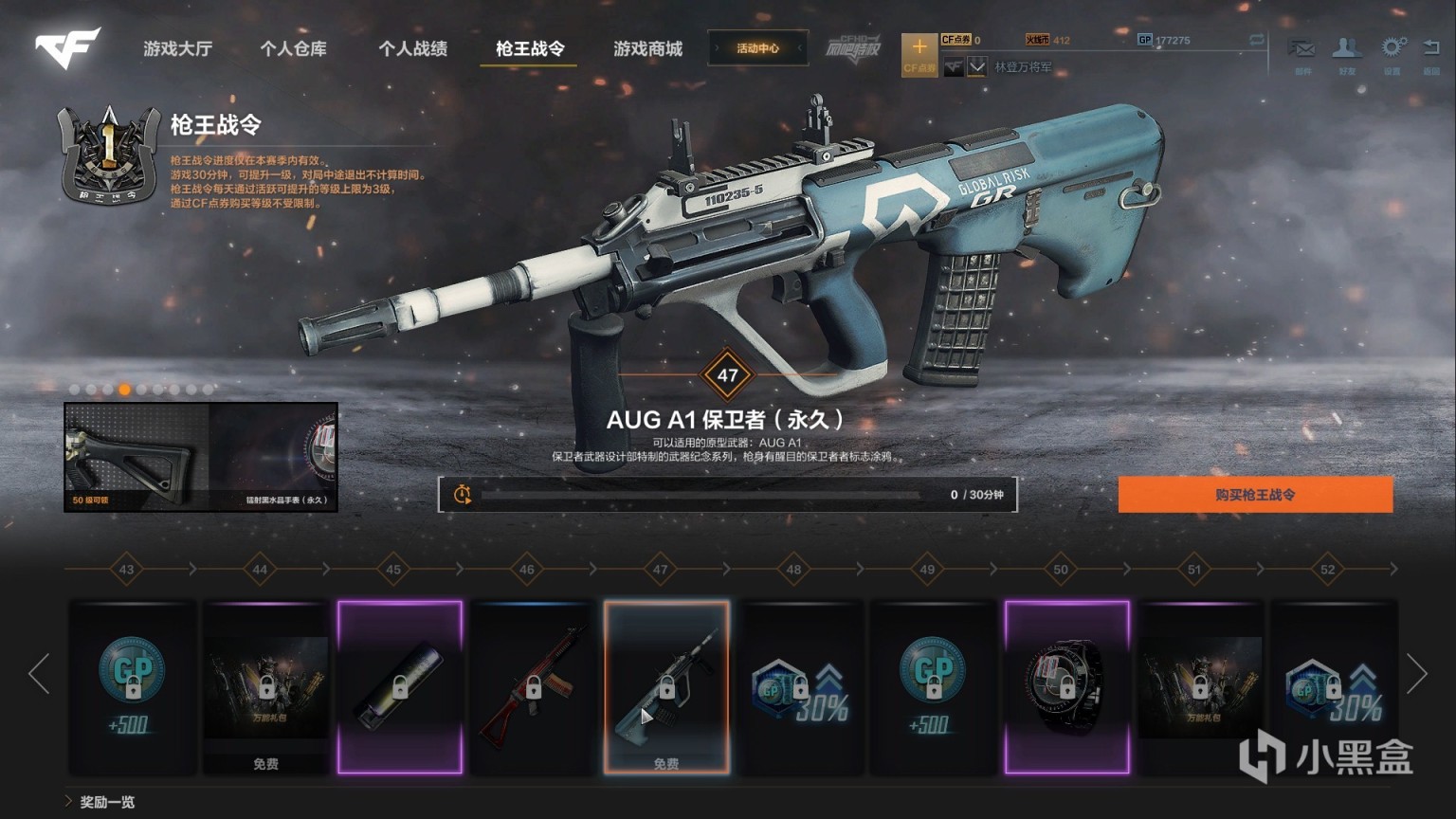Switch to the 个人仓库 tab
The width and height of the screenshot is (1456, 819).
294,48
